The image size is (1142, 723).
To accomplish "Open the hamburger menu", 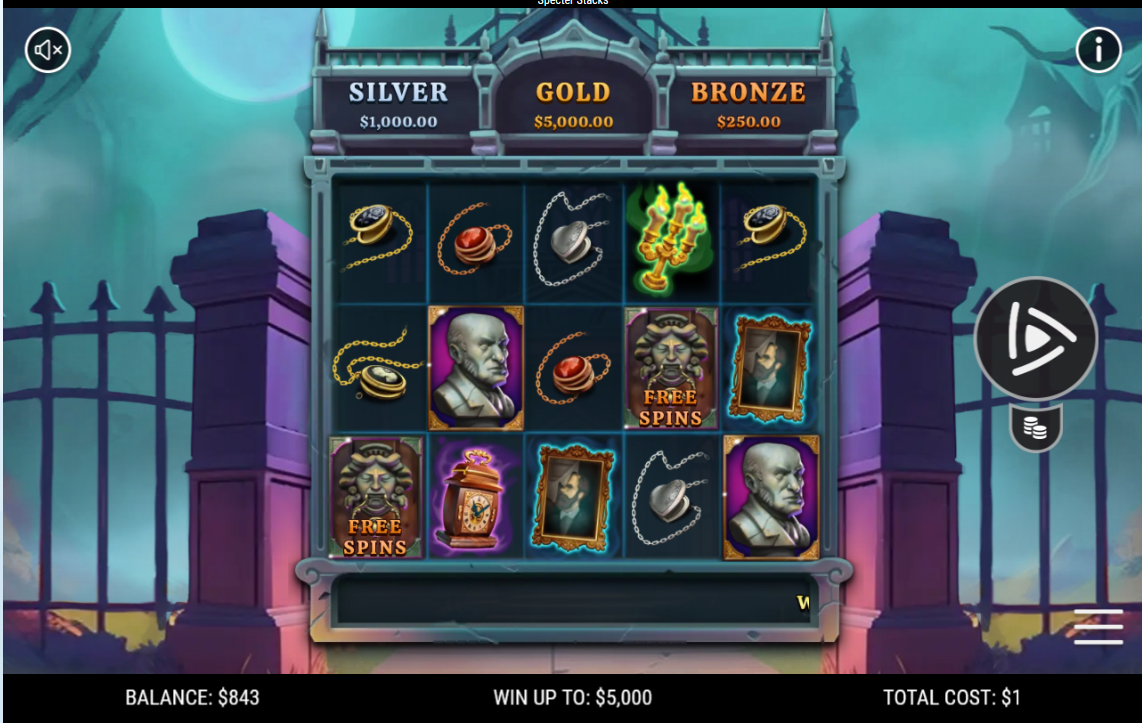I will (1098, 627).
